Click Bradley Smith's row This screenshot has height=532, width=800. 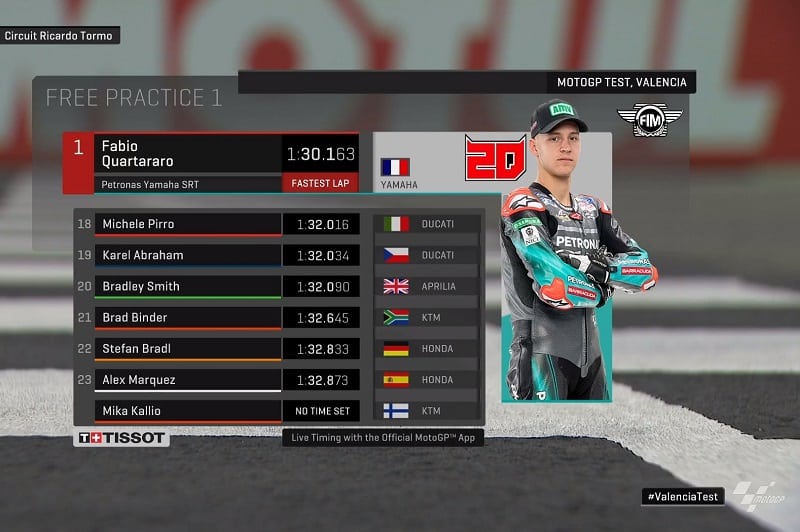coord(188,286)
